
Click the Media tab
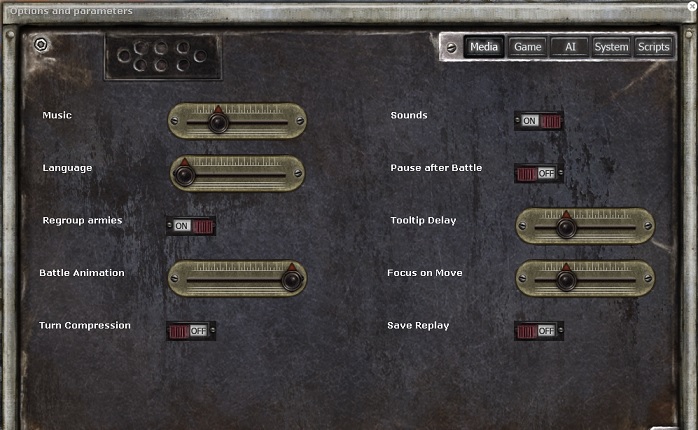point(484,47)
